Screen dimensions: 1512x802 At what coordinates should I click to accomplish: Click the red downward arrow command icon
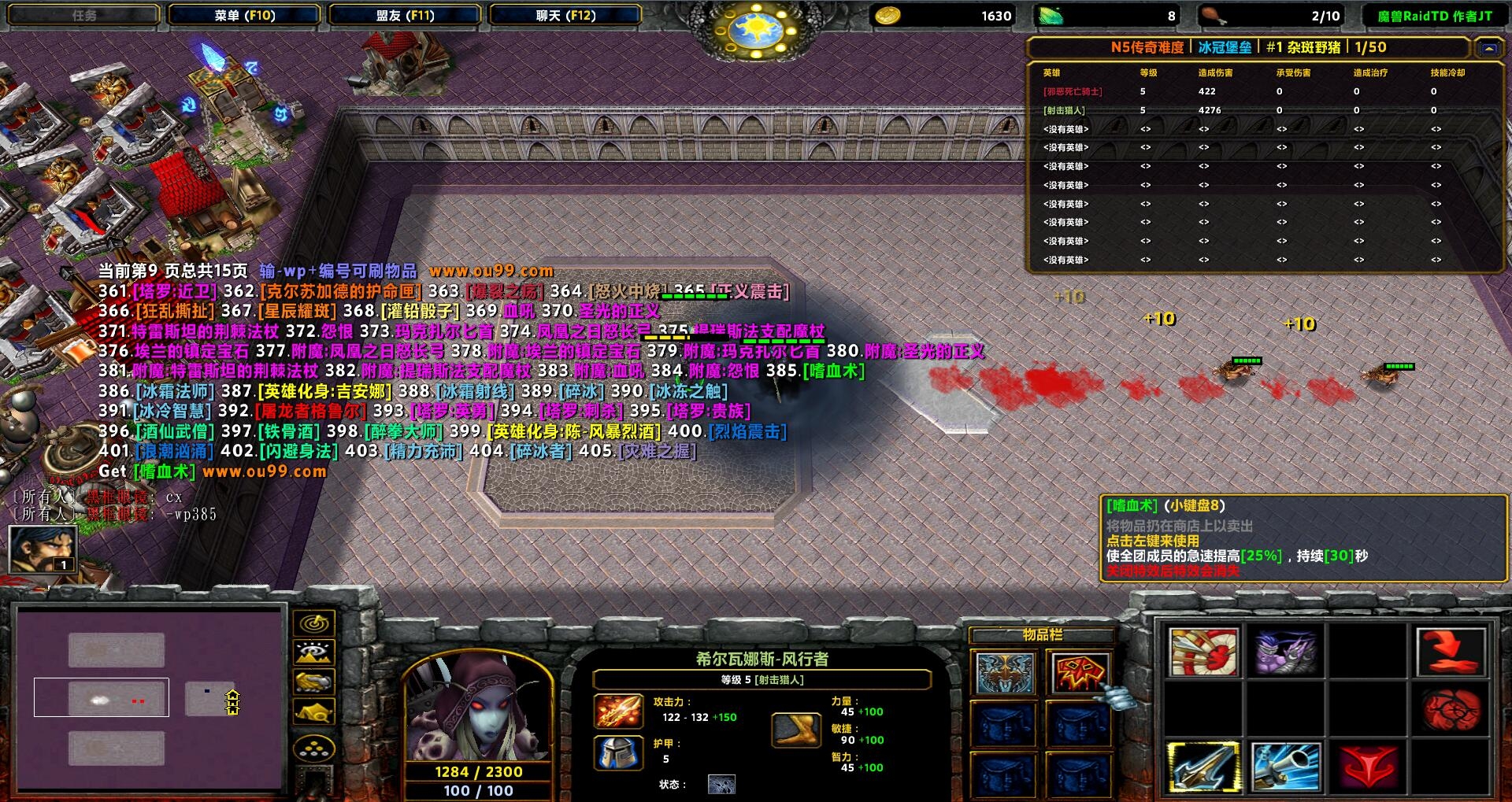point(1451,652)
